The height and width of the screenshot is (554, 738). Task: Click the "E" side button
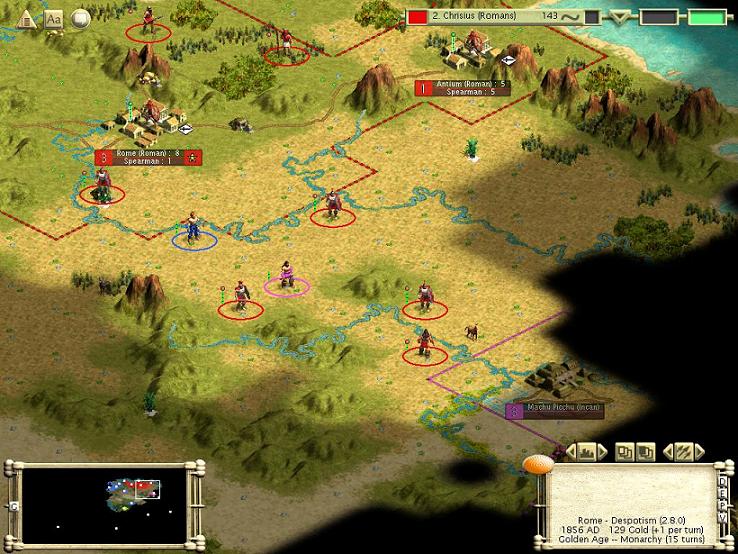pyautogui.click(x=723, y=491)
